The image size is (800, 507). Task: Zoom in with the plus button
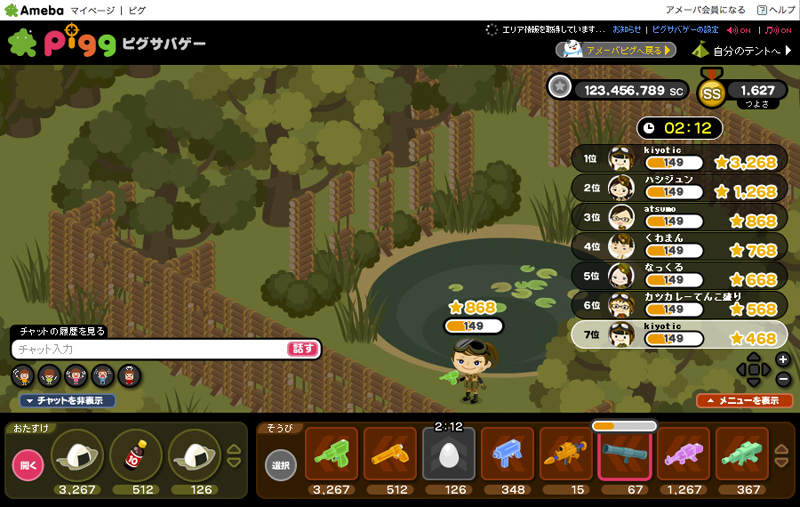pos(782,359)
